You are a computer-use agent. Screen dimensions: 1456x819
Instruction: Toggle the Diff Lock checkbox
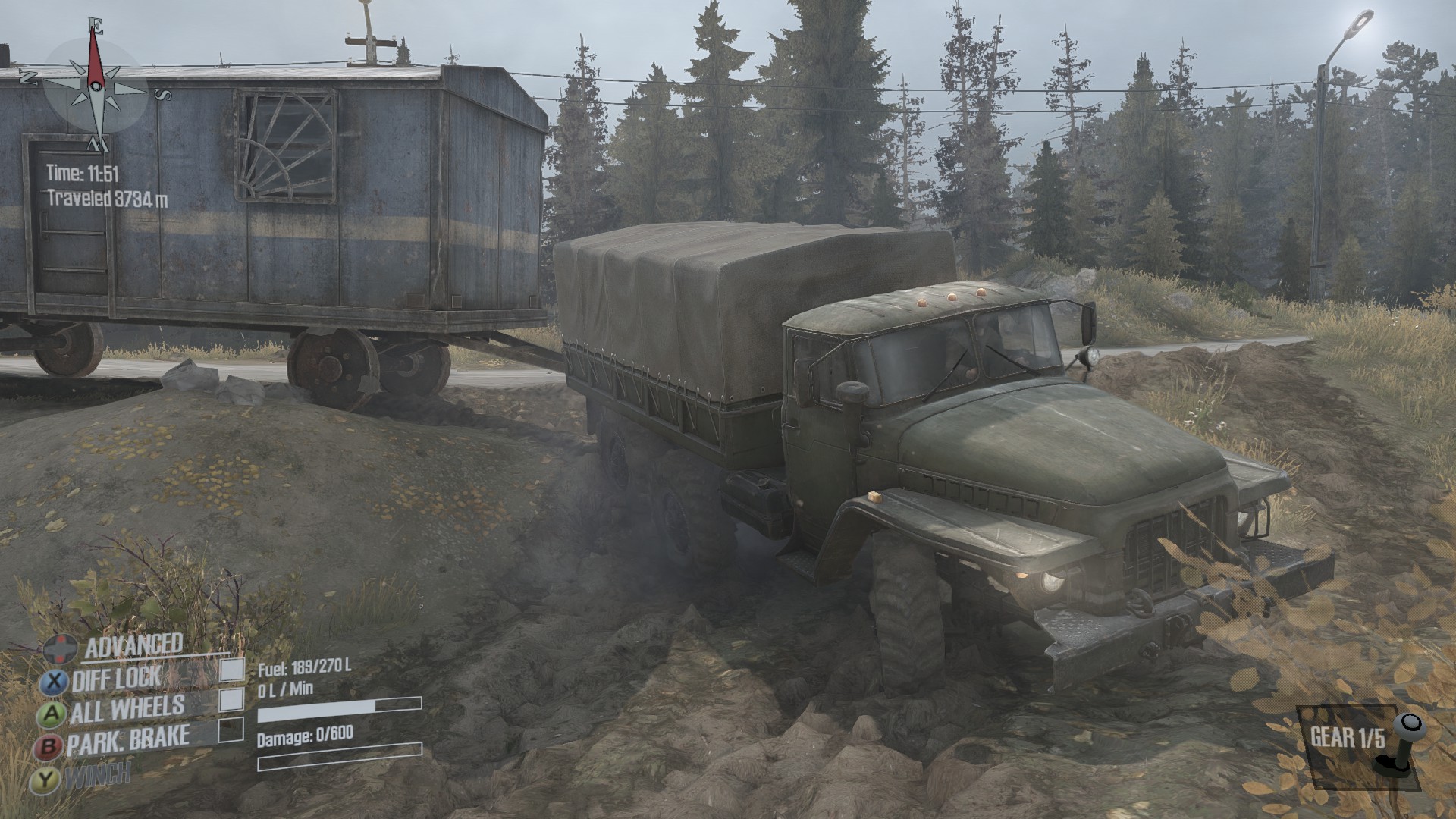[x=232, y=670]
